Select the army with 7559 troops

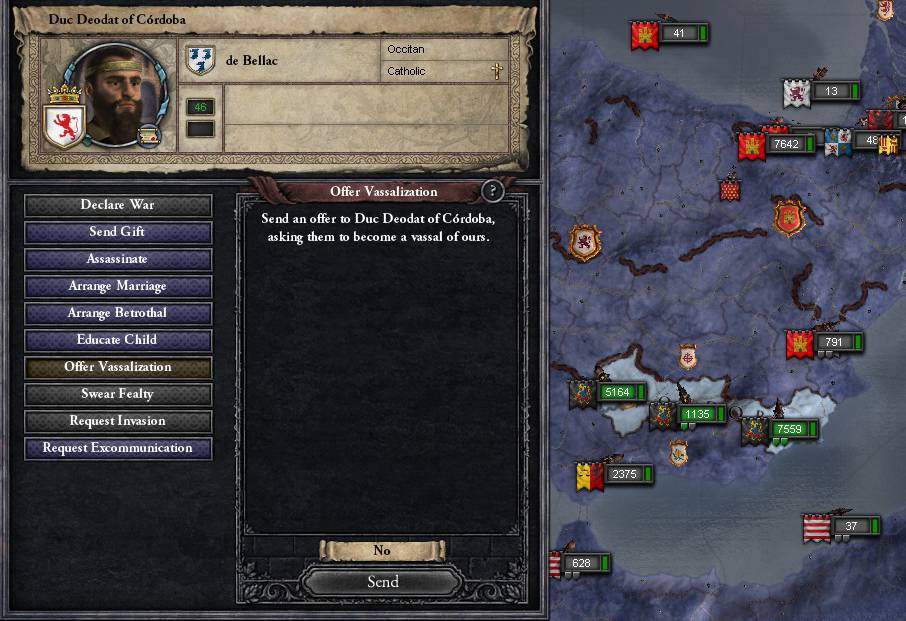pyautogui.click(x=788, y=429)
